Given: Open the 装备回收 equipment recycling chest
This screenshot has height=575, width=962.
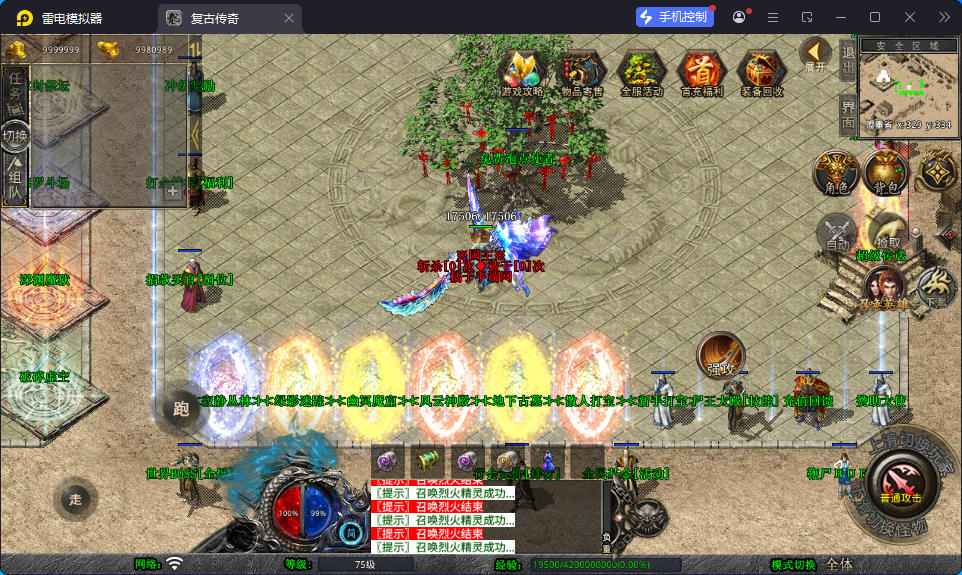Looking at the screenshot, I should (762, 72).
